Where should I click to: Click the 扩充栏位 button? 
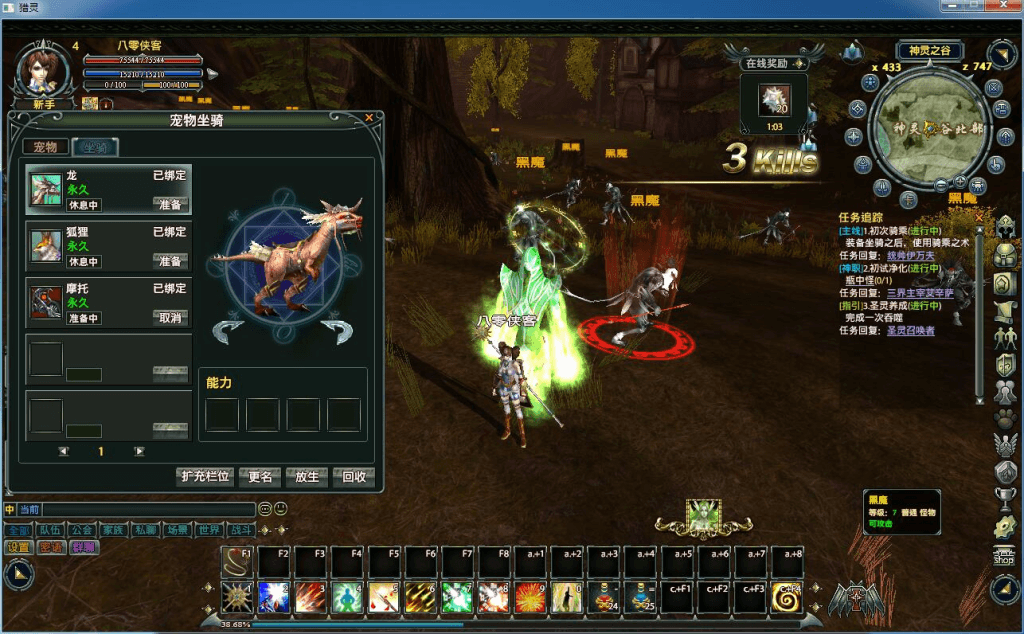click(205, 477)
